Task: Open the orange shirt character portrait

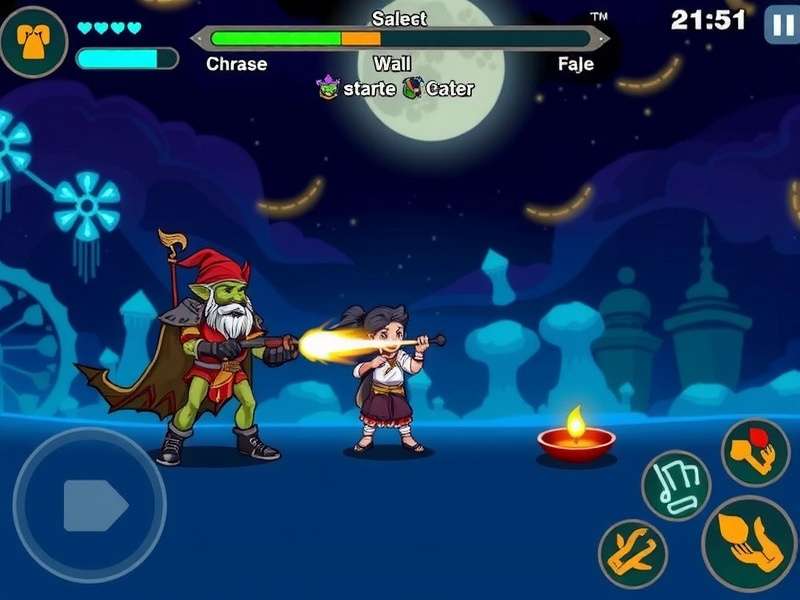Action: (33, 41)
